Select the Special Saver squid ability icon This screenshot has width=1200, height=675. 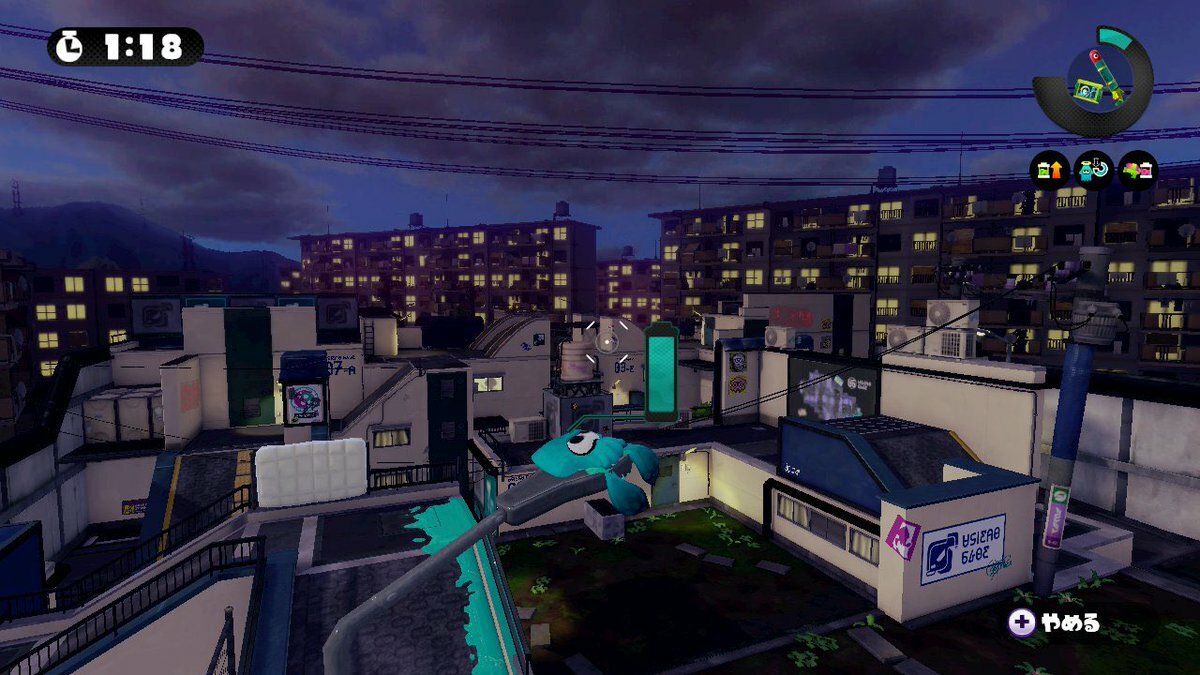click(1093, 170)
